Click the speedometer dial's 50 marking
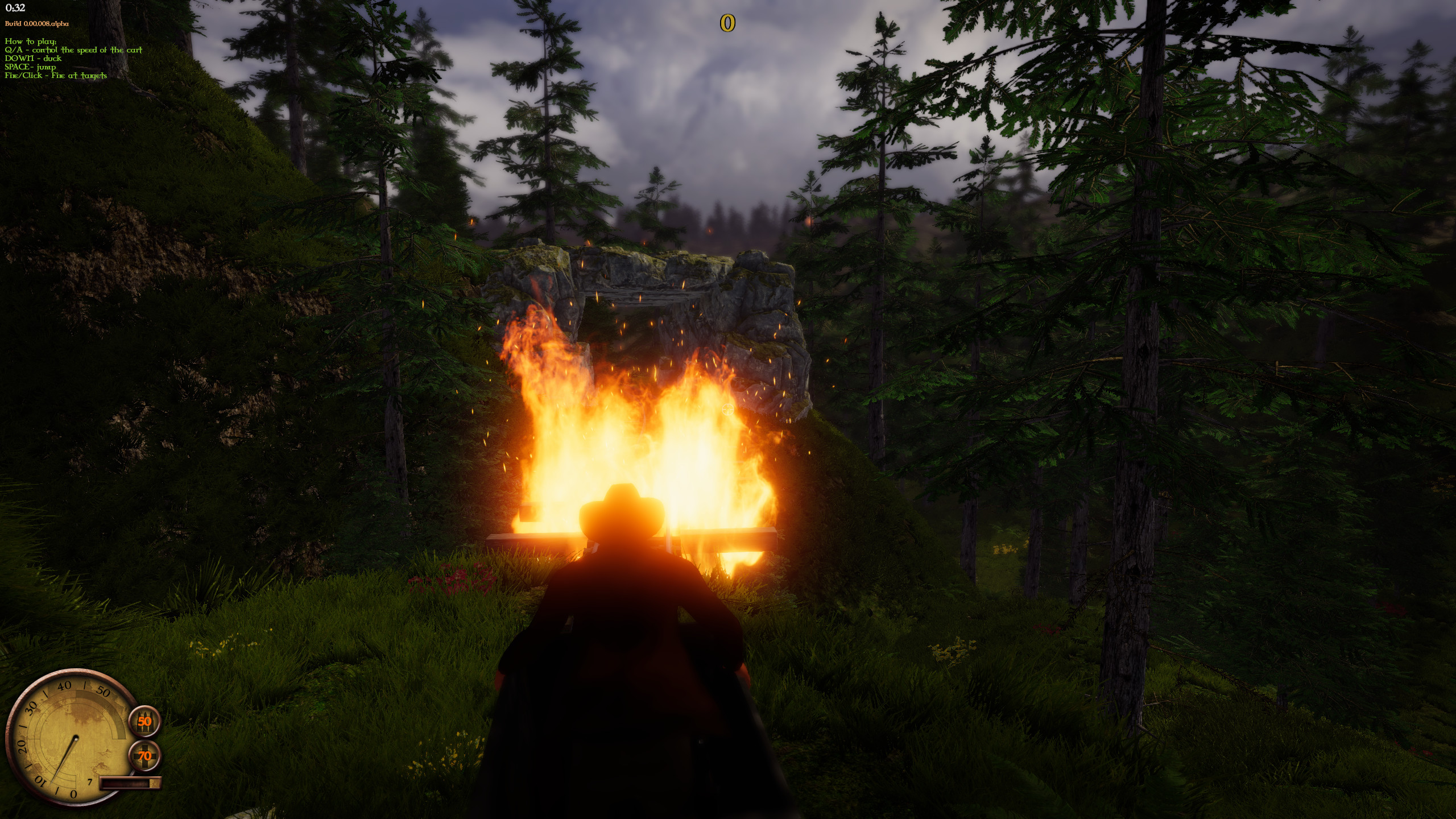This screenshot has width=1456, height=819. click(104, 692)
